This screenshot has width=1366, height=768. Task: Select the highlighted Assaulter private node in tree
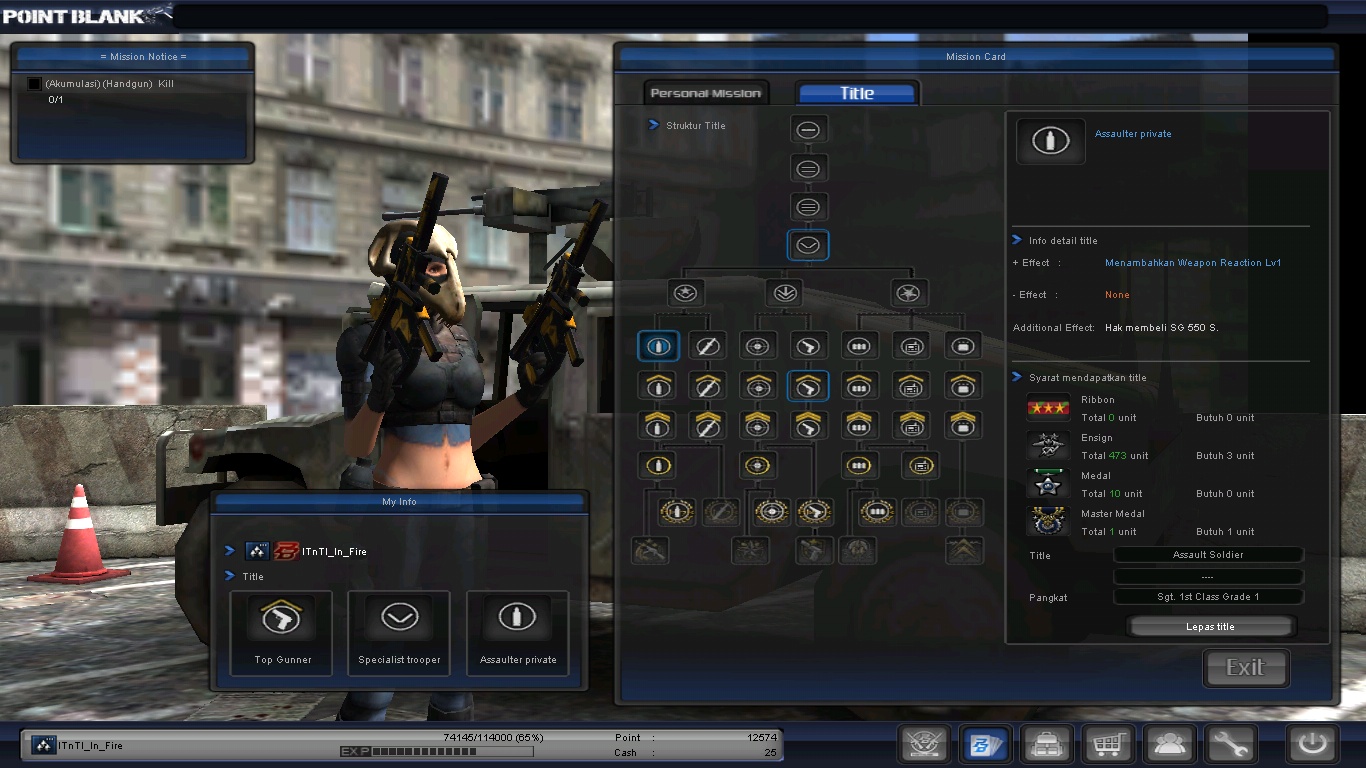point(657,345)
